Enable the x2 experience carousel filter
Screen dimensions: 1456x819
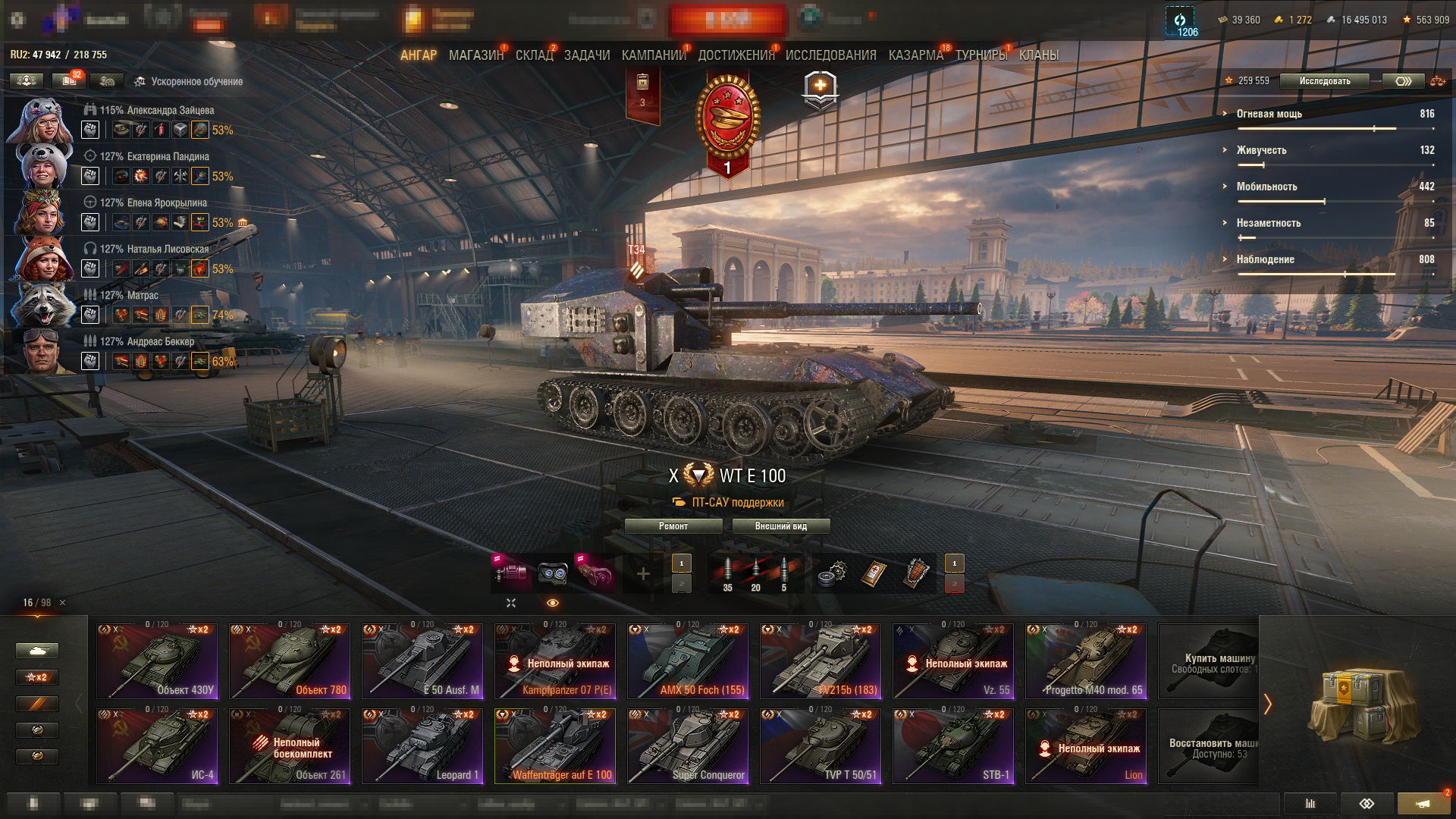pyautogui.click(x=36, y=677)
